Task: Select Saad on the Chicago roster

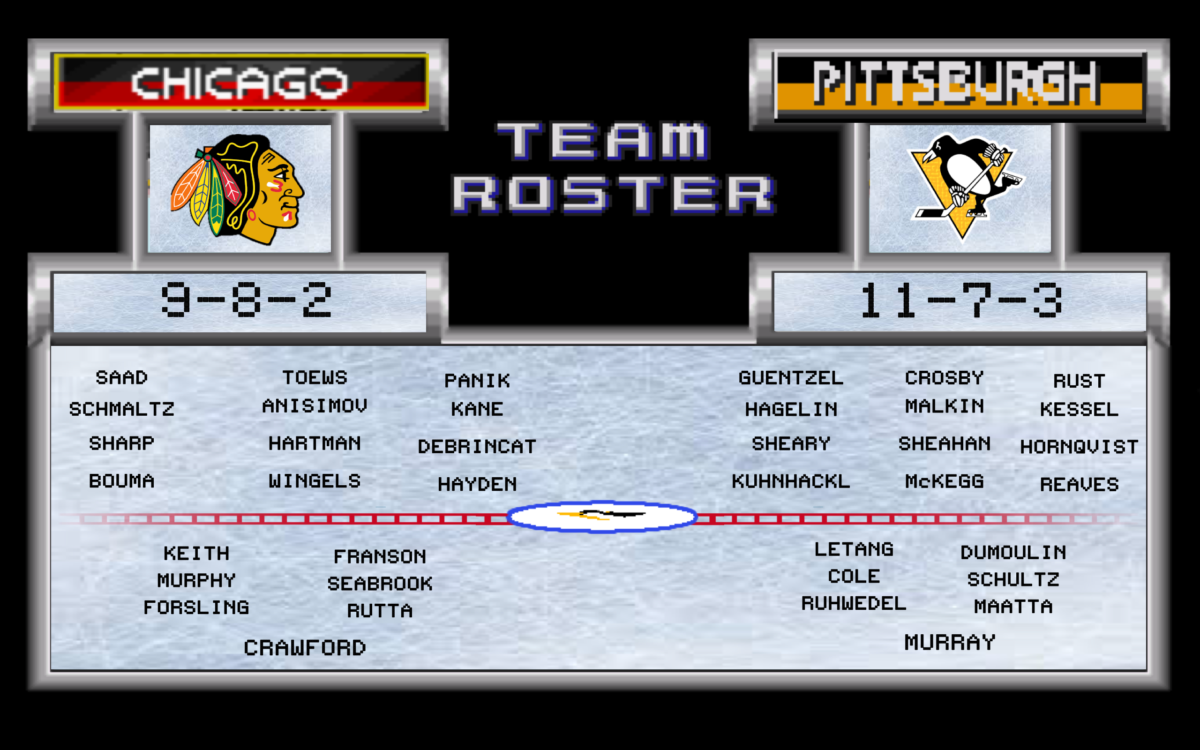Action: pyautogui.click(x=122, y=378)
